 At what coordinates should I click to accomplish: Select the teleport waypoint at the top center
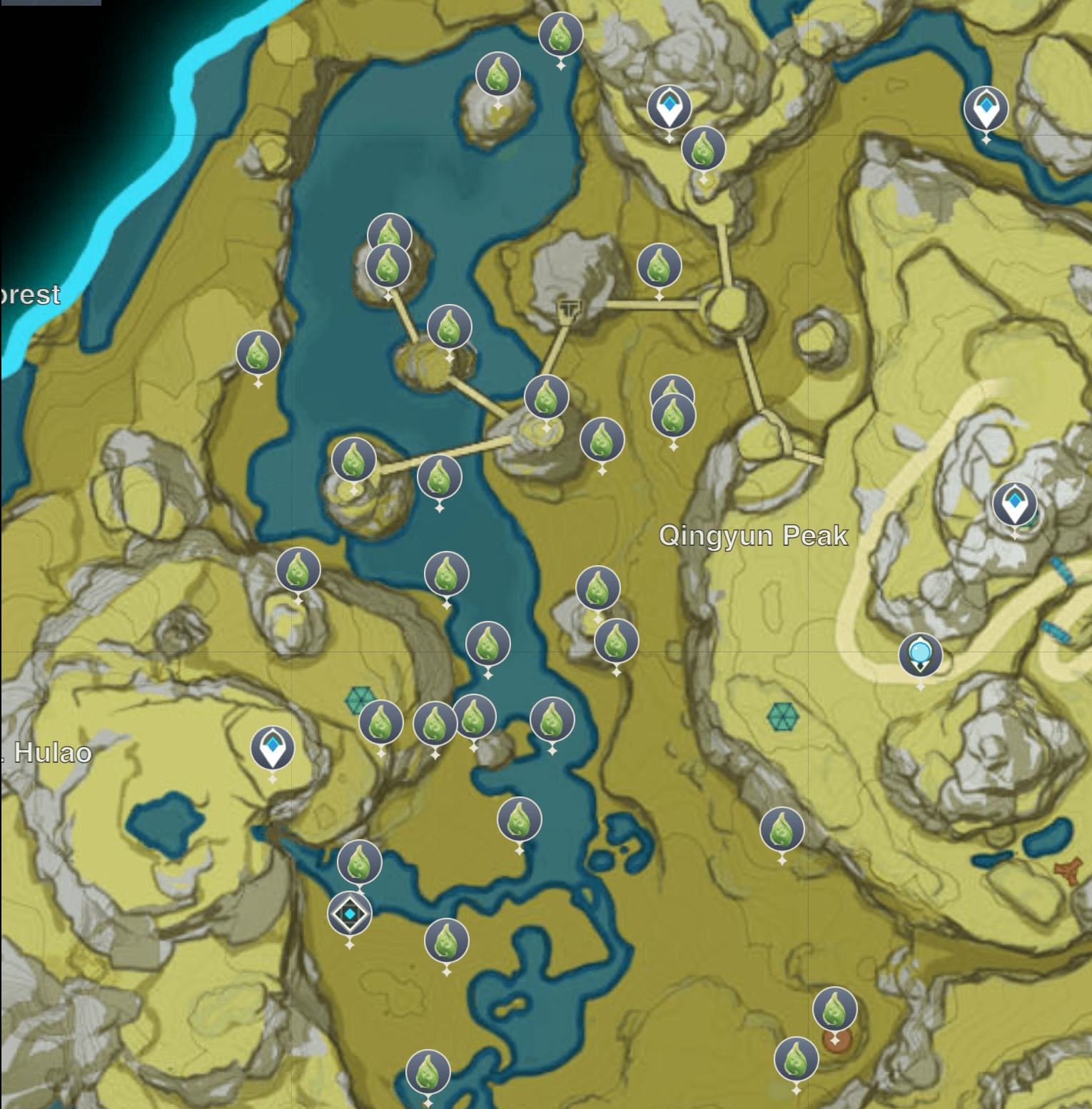tap(669, 107)
